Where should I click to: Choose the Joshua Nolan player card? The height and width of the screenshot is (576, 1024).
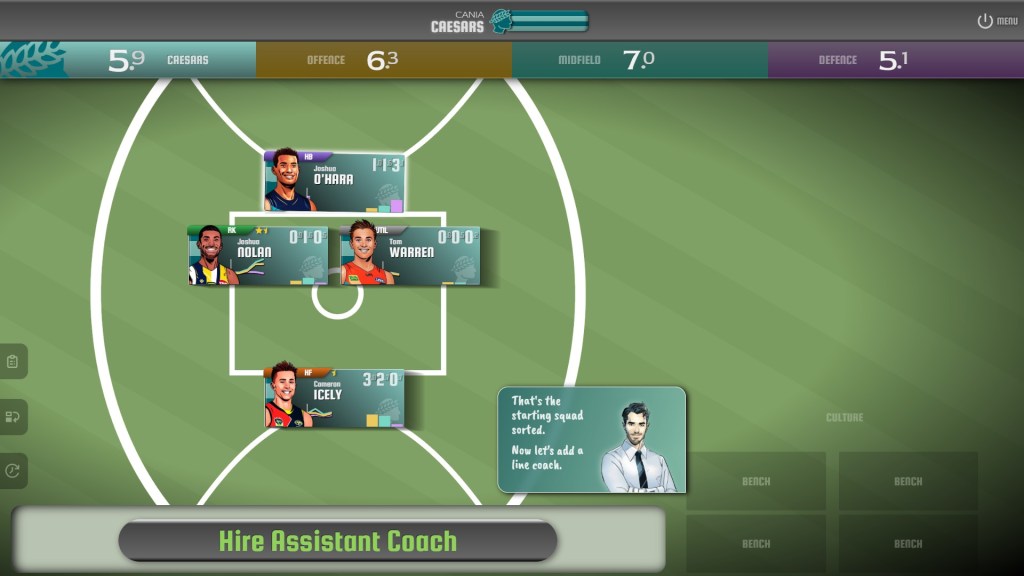click(x=257, y=256)
